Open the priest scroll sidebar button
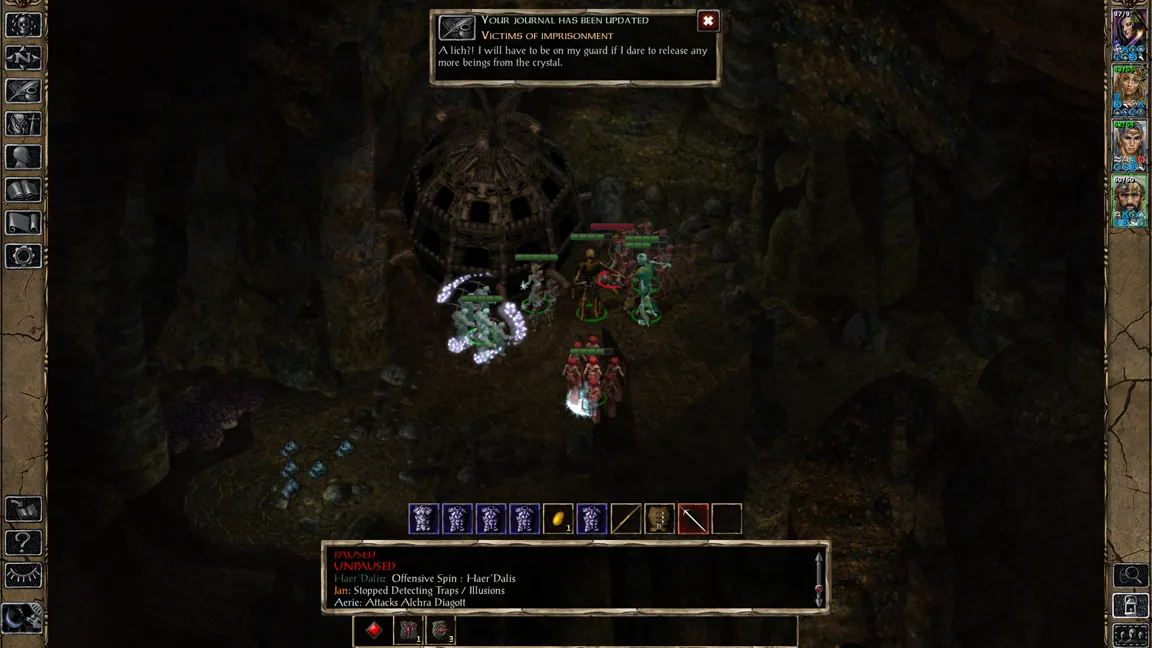This screenshot has width=1152, height=648. (23, 223)
